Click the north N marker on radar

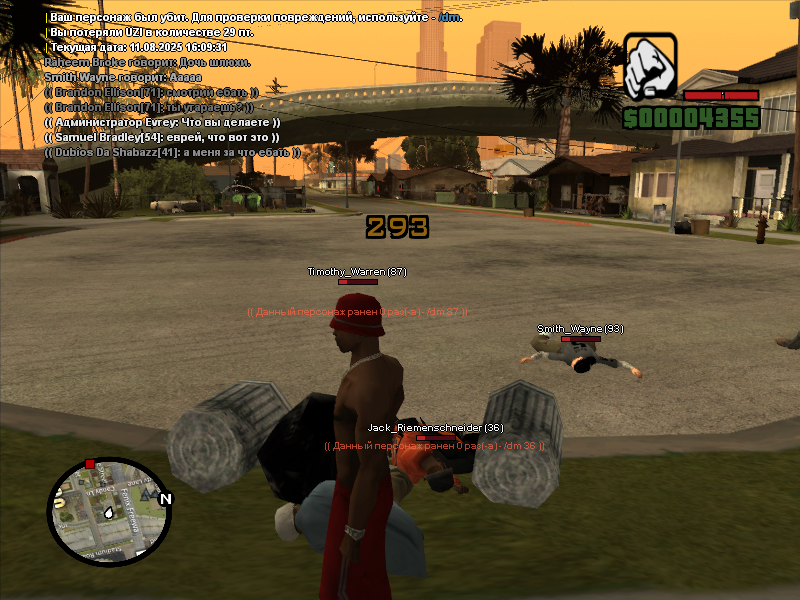[166, 499]
